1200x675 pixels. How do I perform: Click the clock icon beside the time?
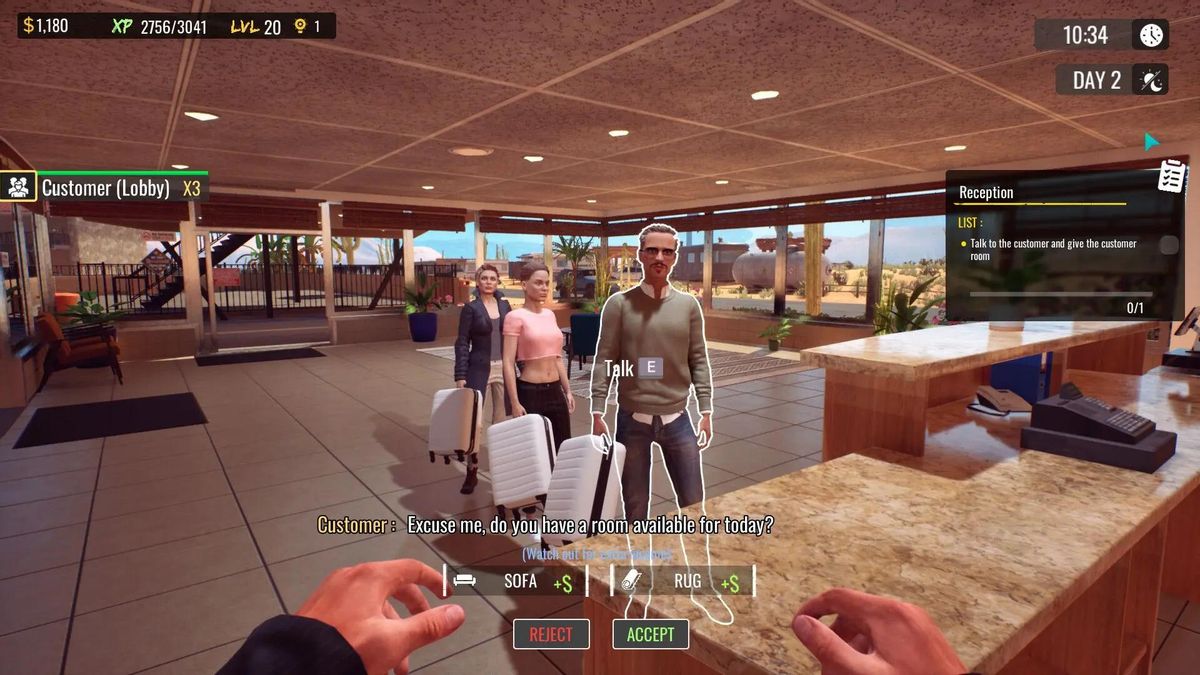[1152, 35]
